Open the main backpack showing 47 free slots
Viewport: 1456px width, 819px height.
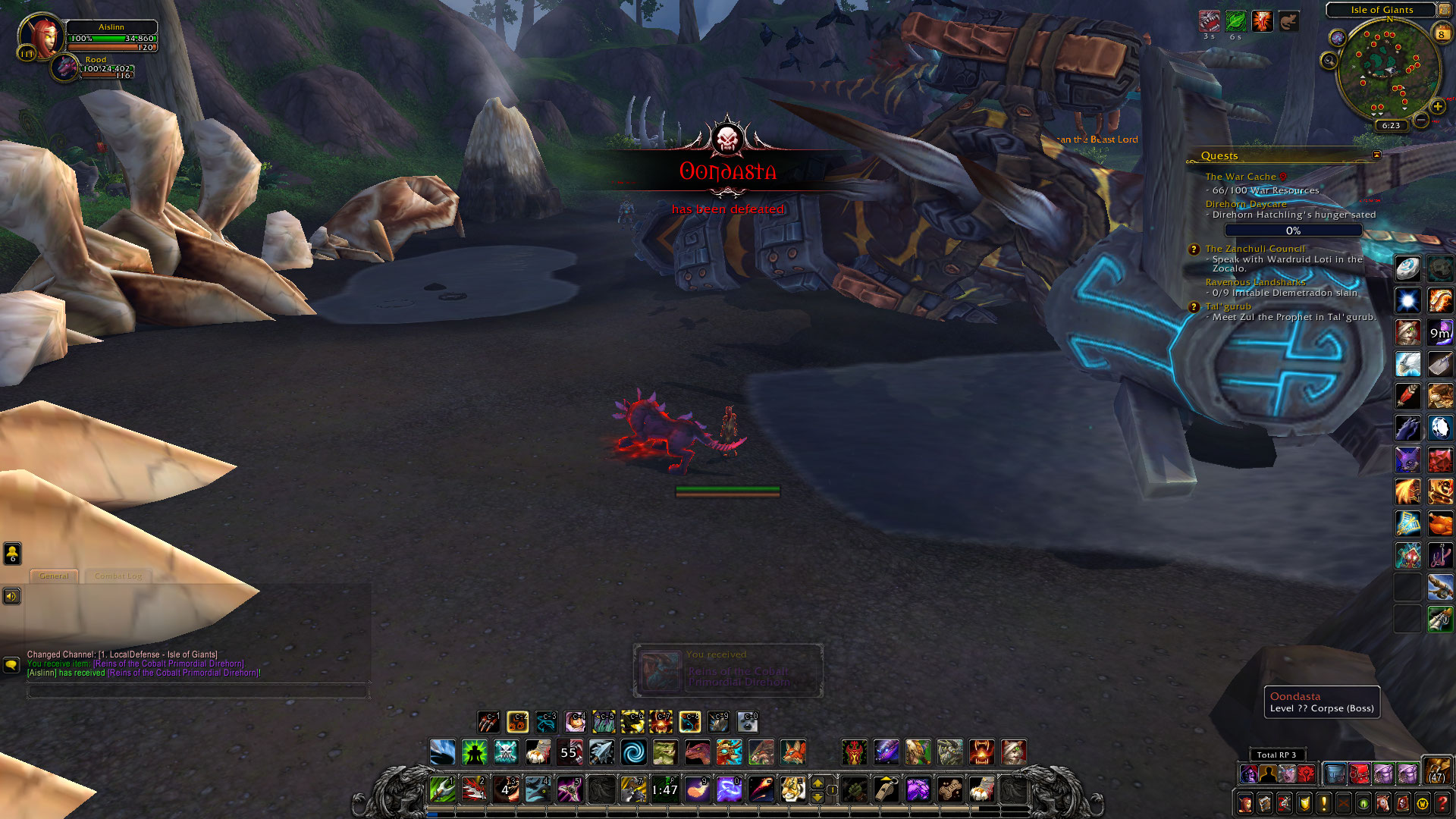1437,770
